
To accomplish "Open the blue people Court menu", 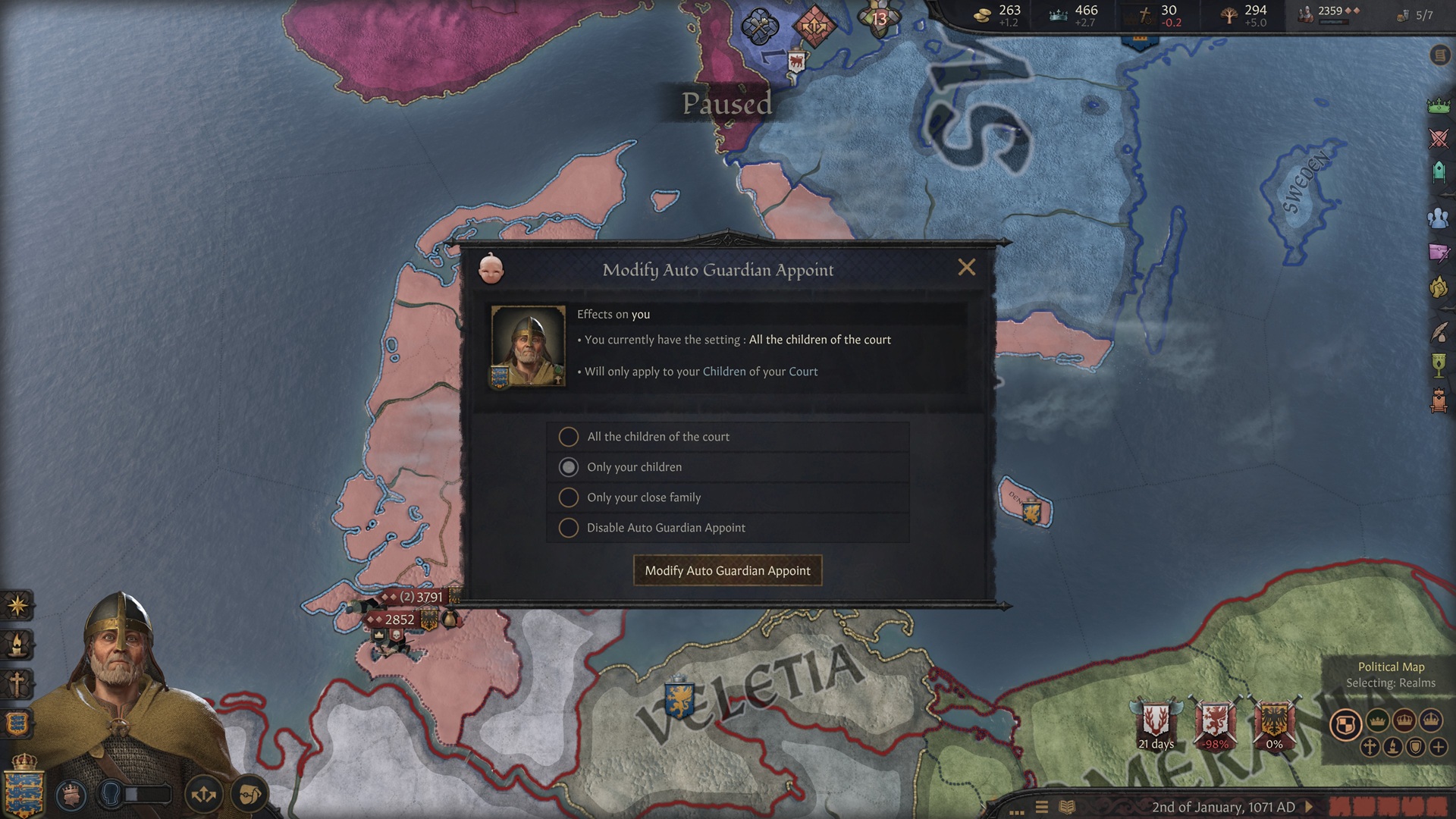I will click(1439, 218).
